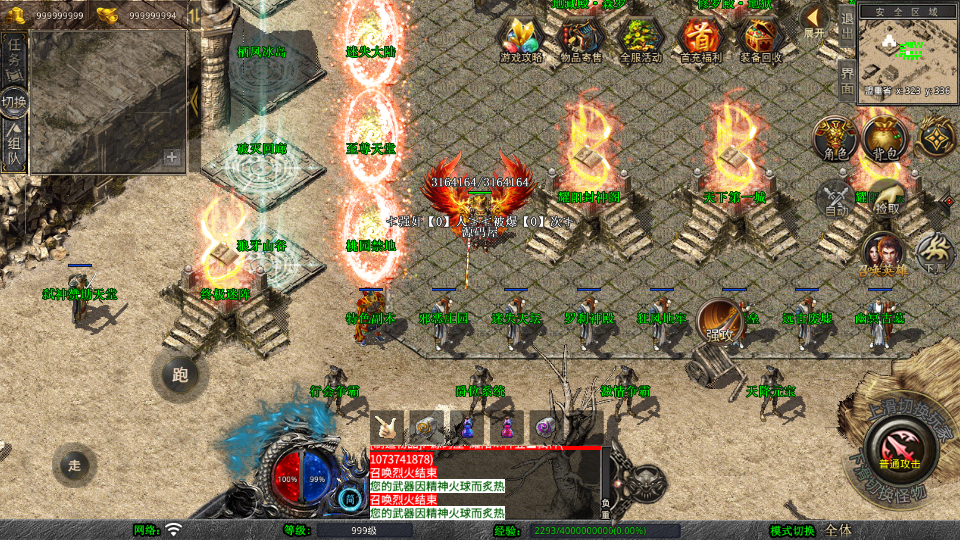Toggle the 跑 run button
The width and height of the screenshot is (960, 540).
click(180, 376)
